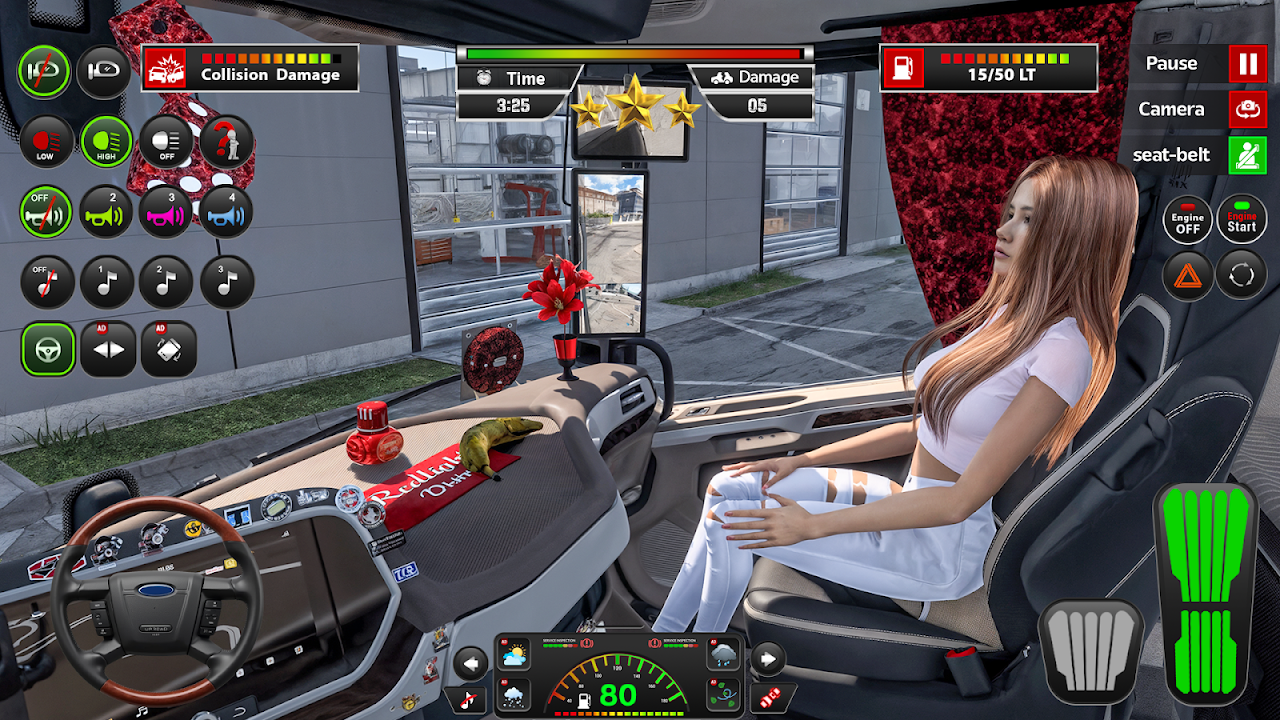Toggle the seat-belt button
1280x720 pixels.
pos(1247,155)
